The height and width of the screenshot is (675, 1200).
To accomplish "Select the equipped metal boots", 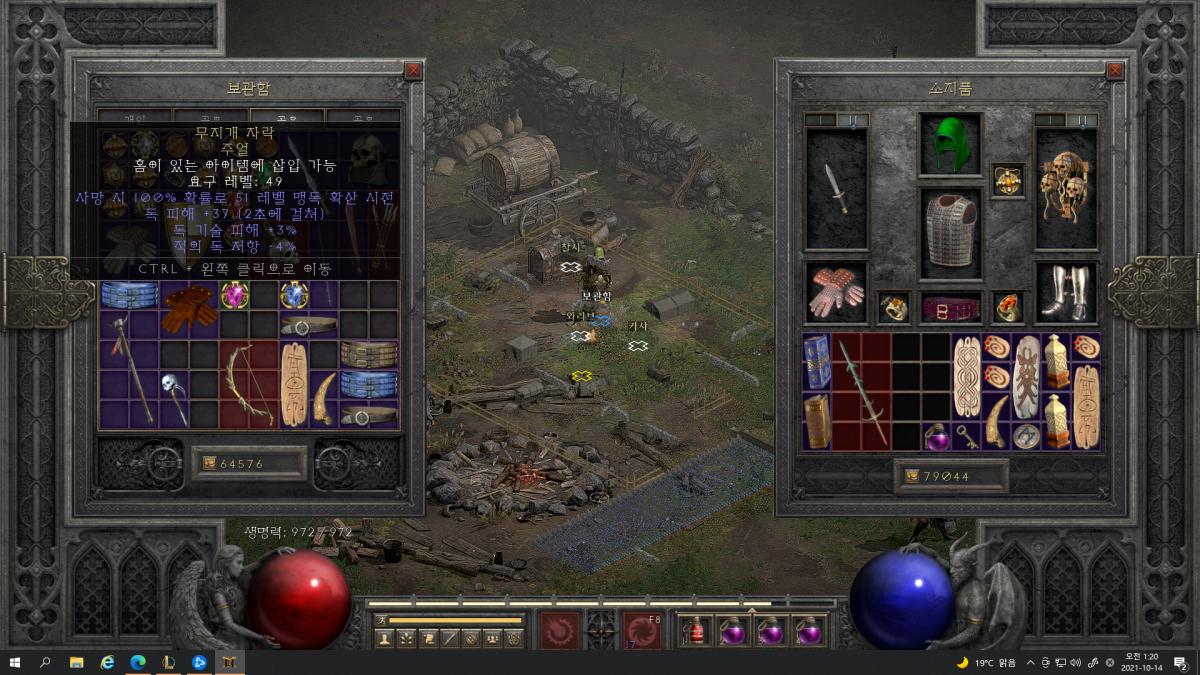I will click(1066, 292).
